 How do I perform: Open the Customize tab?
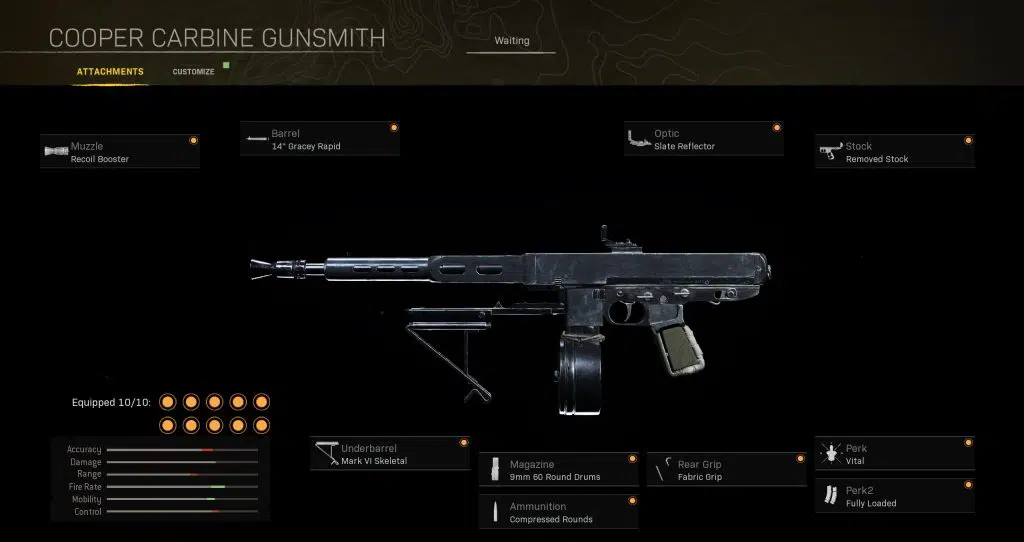tap(193, 72)
